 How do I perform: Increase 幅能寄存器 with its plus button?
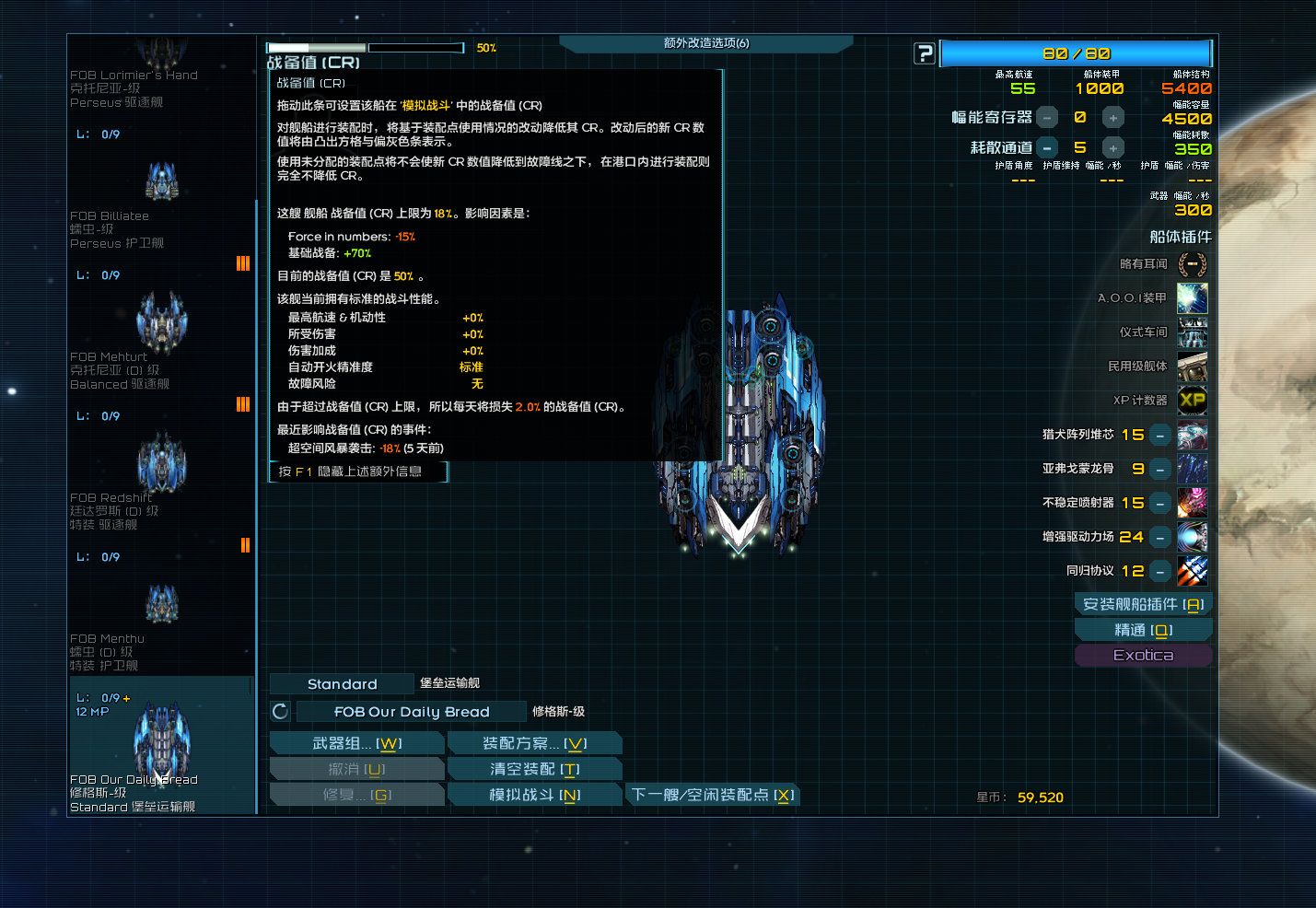[x=1112, y=117]
